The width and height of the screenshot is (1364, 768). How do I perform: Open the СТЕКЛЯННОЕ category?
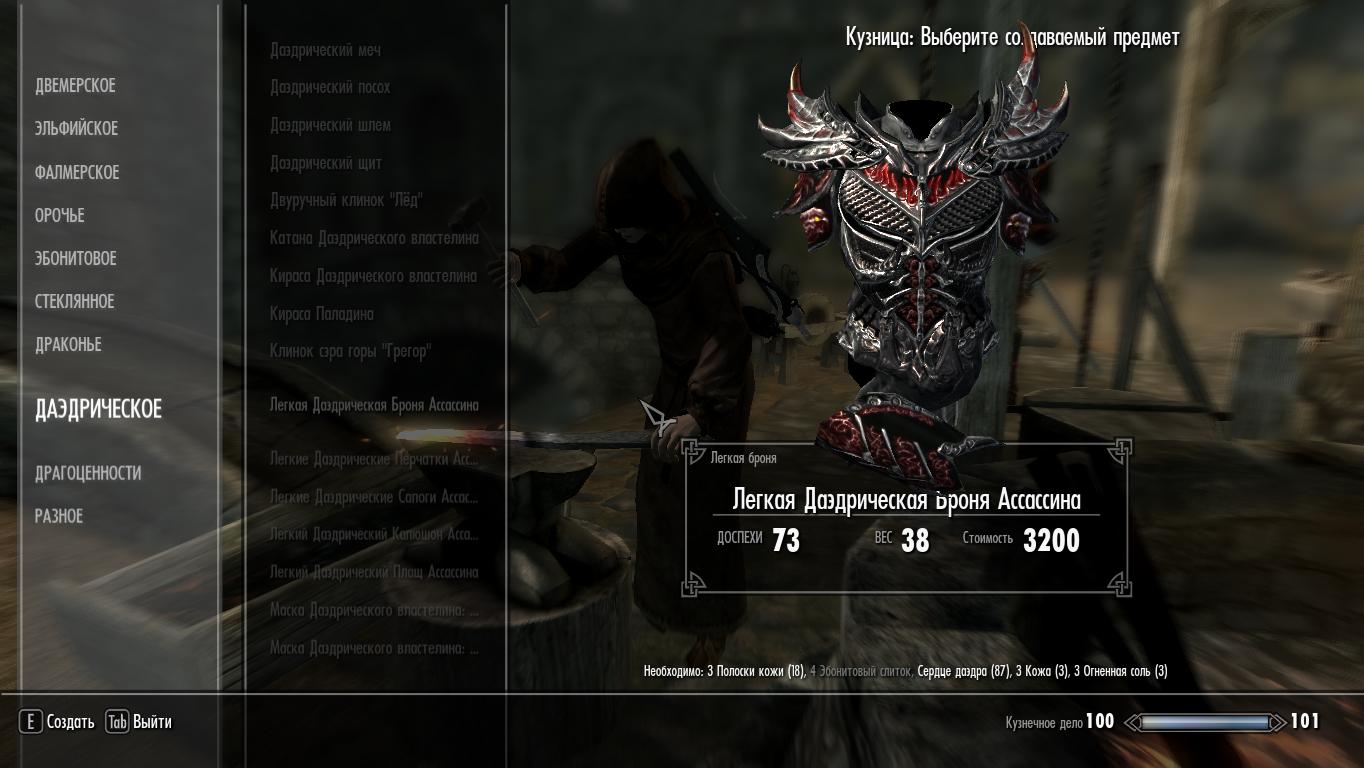75,302
